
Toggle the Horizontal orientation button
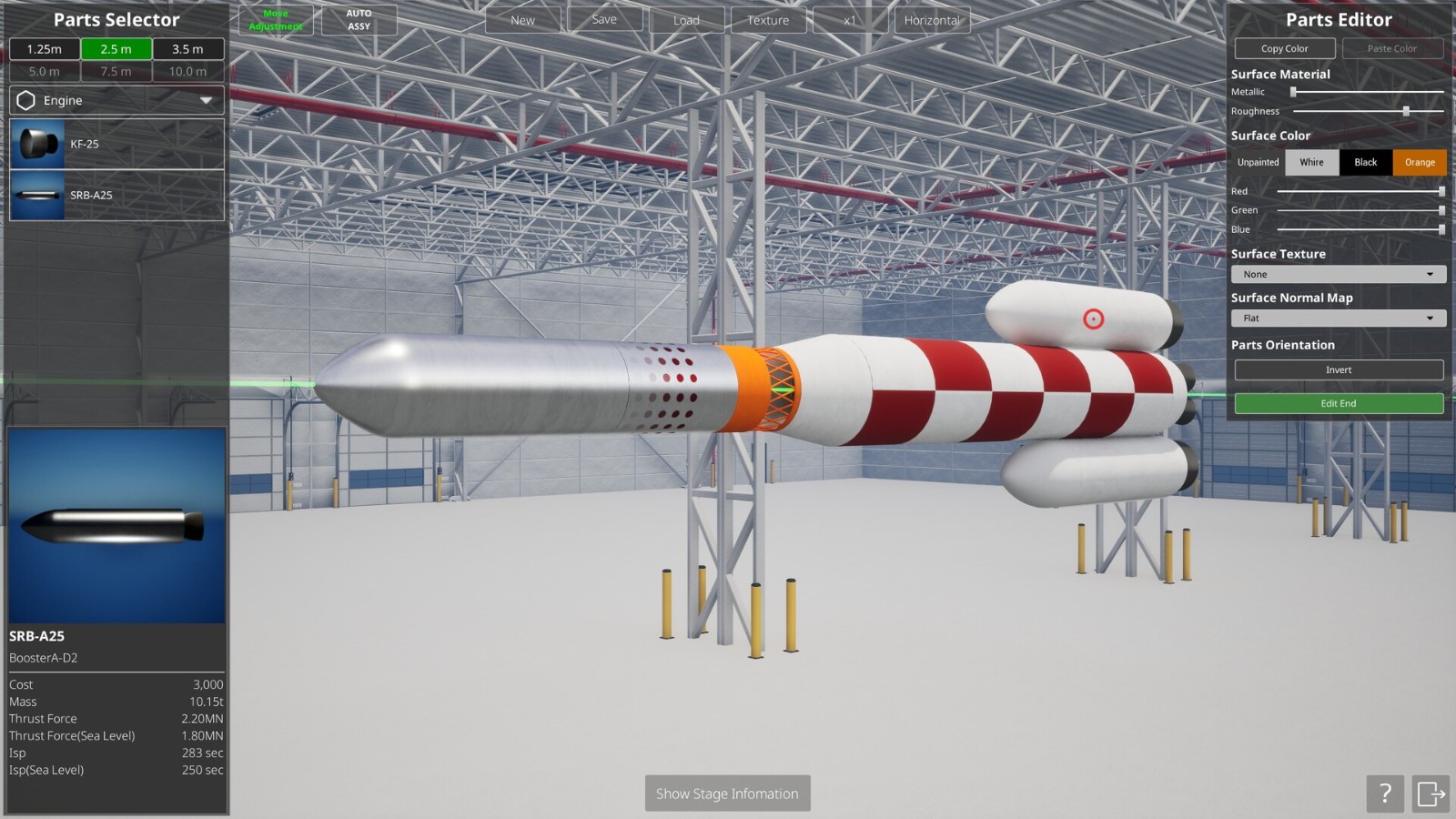[932, 20]
